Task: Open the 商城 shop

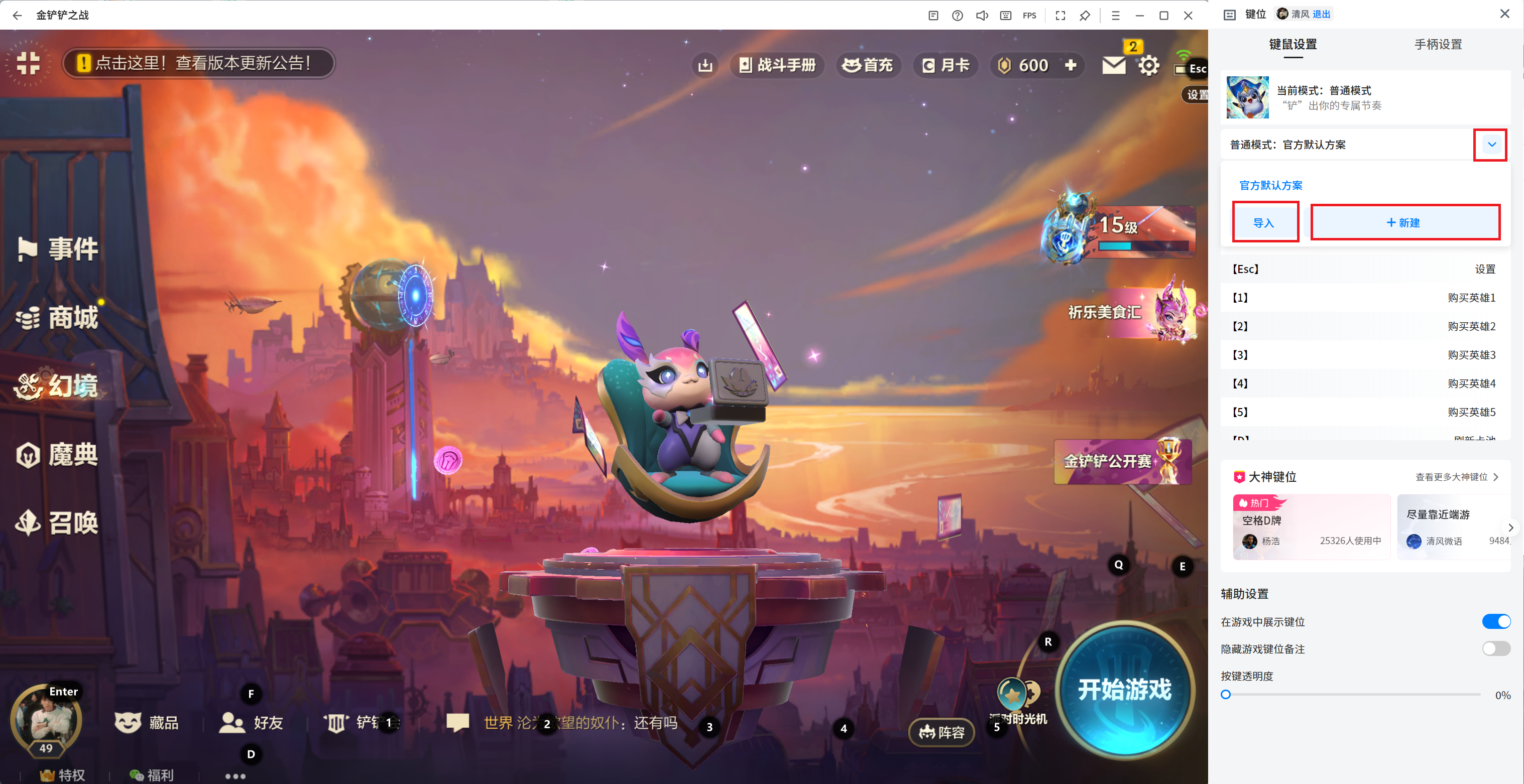Action: click(x=59, y=318)
